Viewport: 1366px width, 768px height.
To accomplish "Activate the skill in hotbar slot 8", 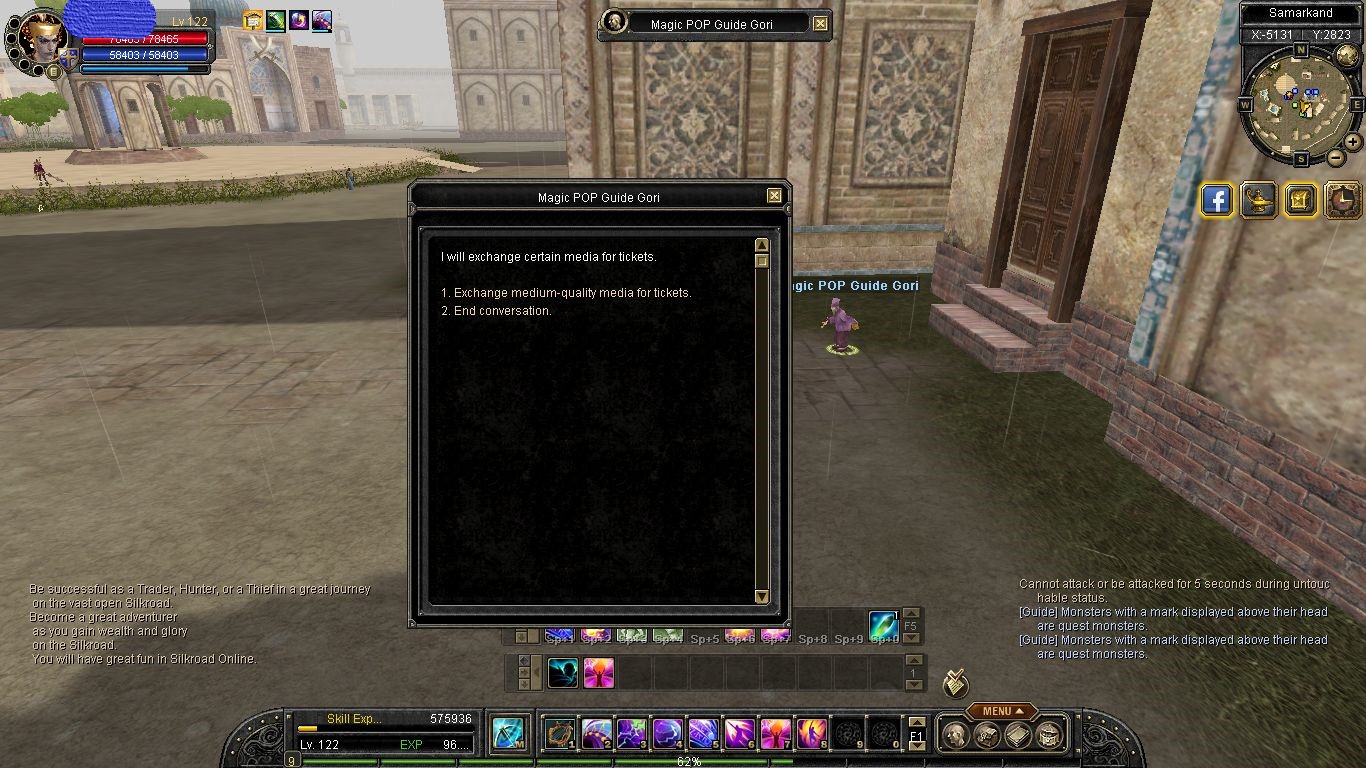I will point(811,734).
